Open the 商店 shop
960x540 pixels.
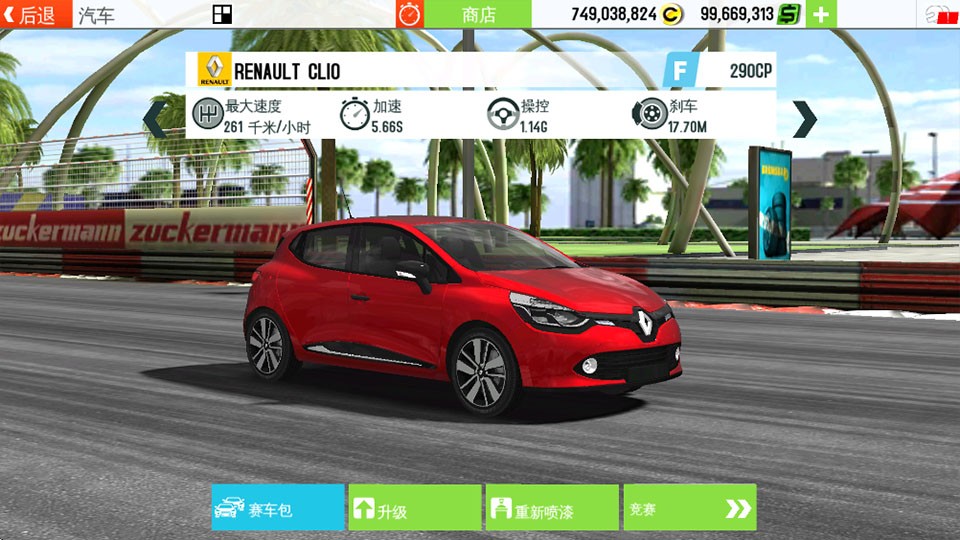(478, 14)
